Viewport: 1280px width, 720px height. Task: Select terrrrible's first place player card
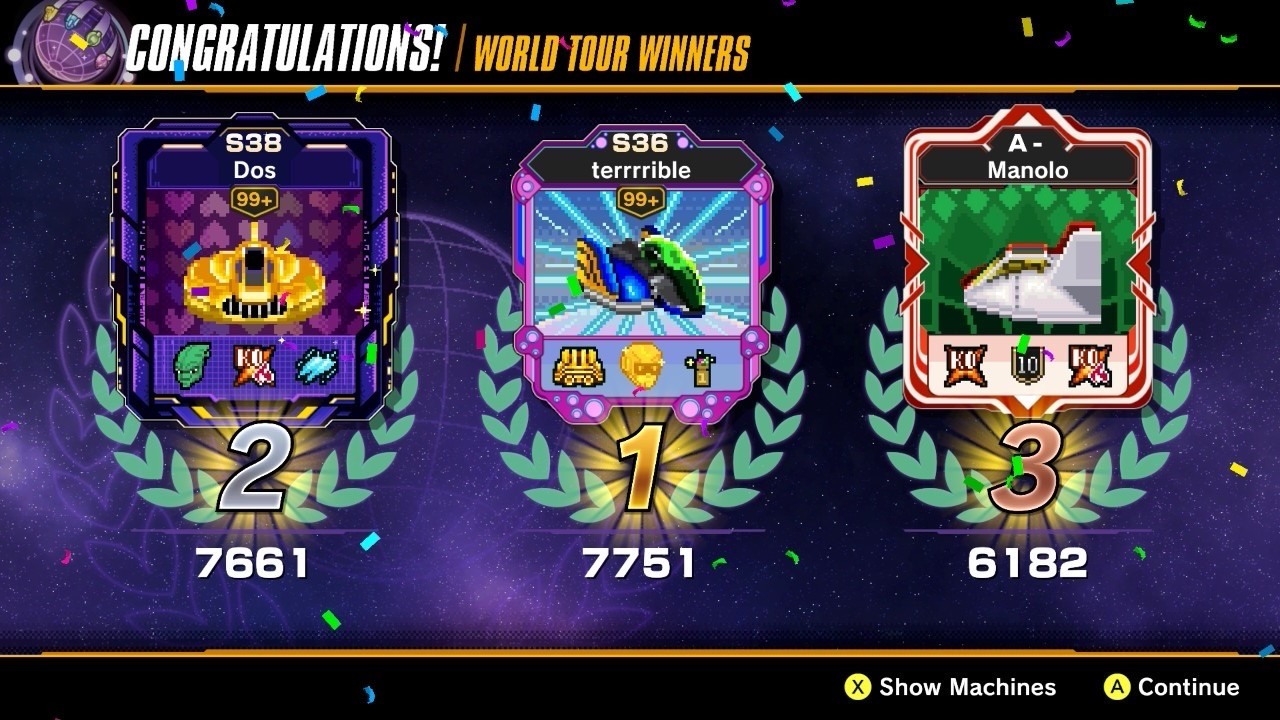click(640, 272)
